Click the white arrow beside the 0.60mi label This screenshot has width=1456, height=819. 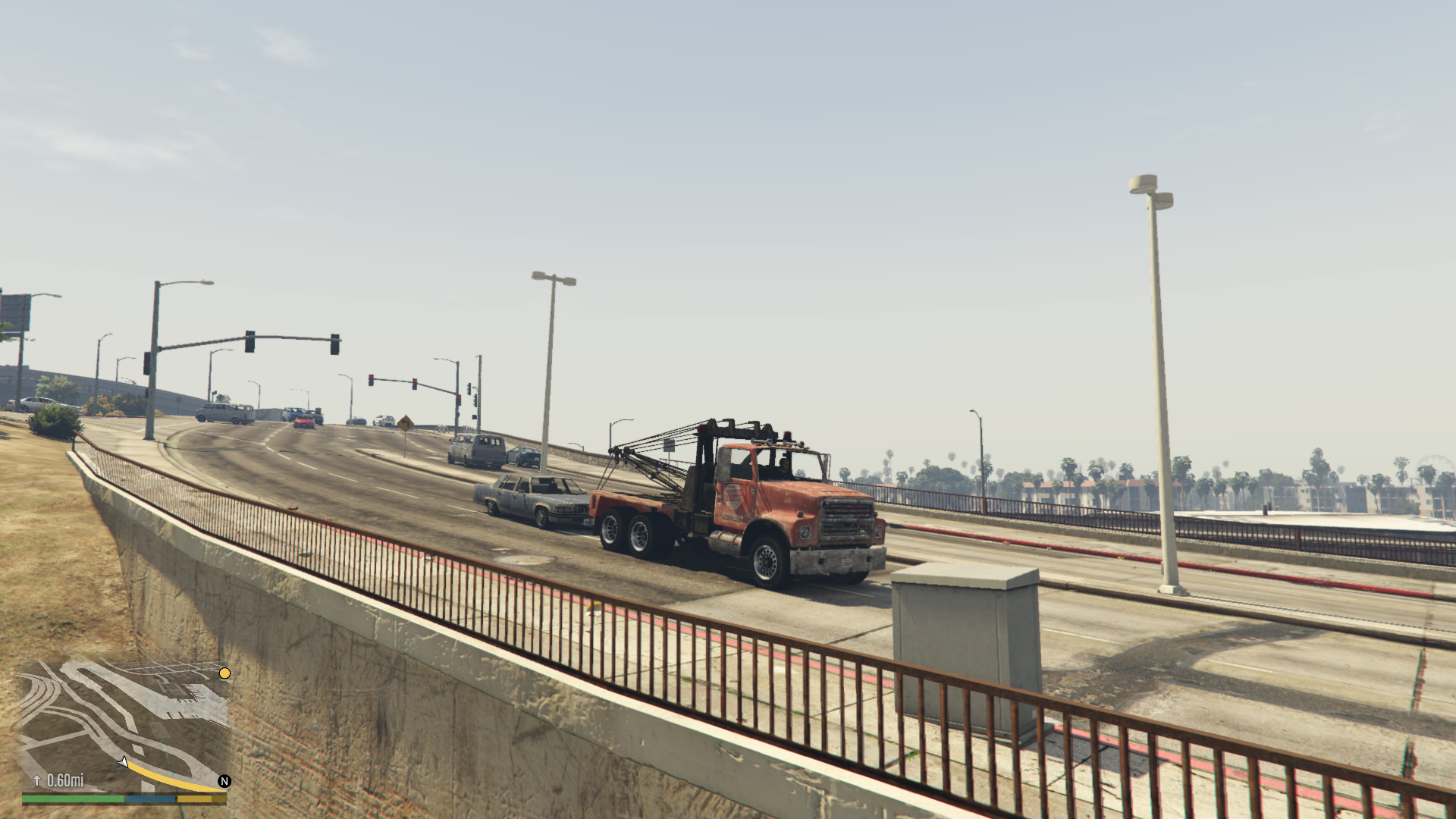[x=37, y=780]
